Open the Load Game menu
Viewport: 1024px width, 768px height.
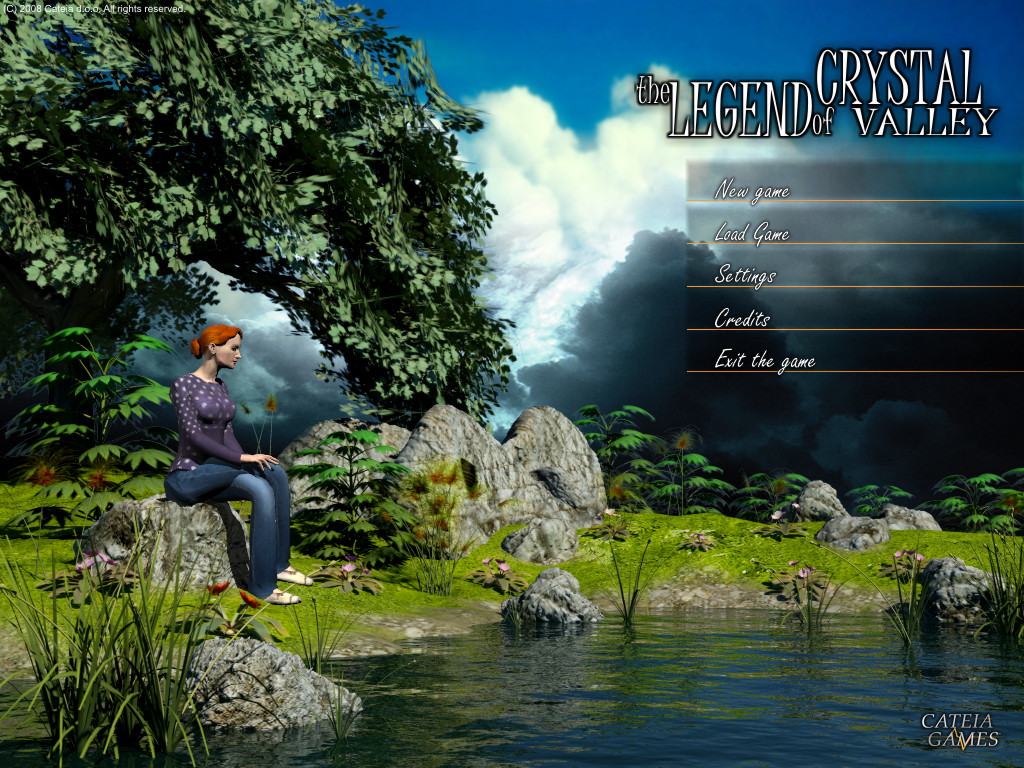[752, 234]
